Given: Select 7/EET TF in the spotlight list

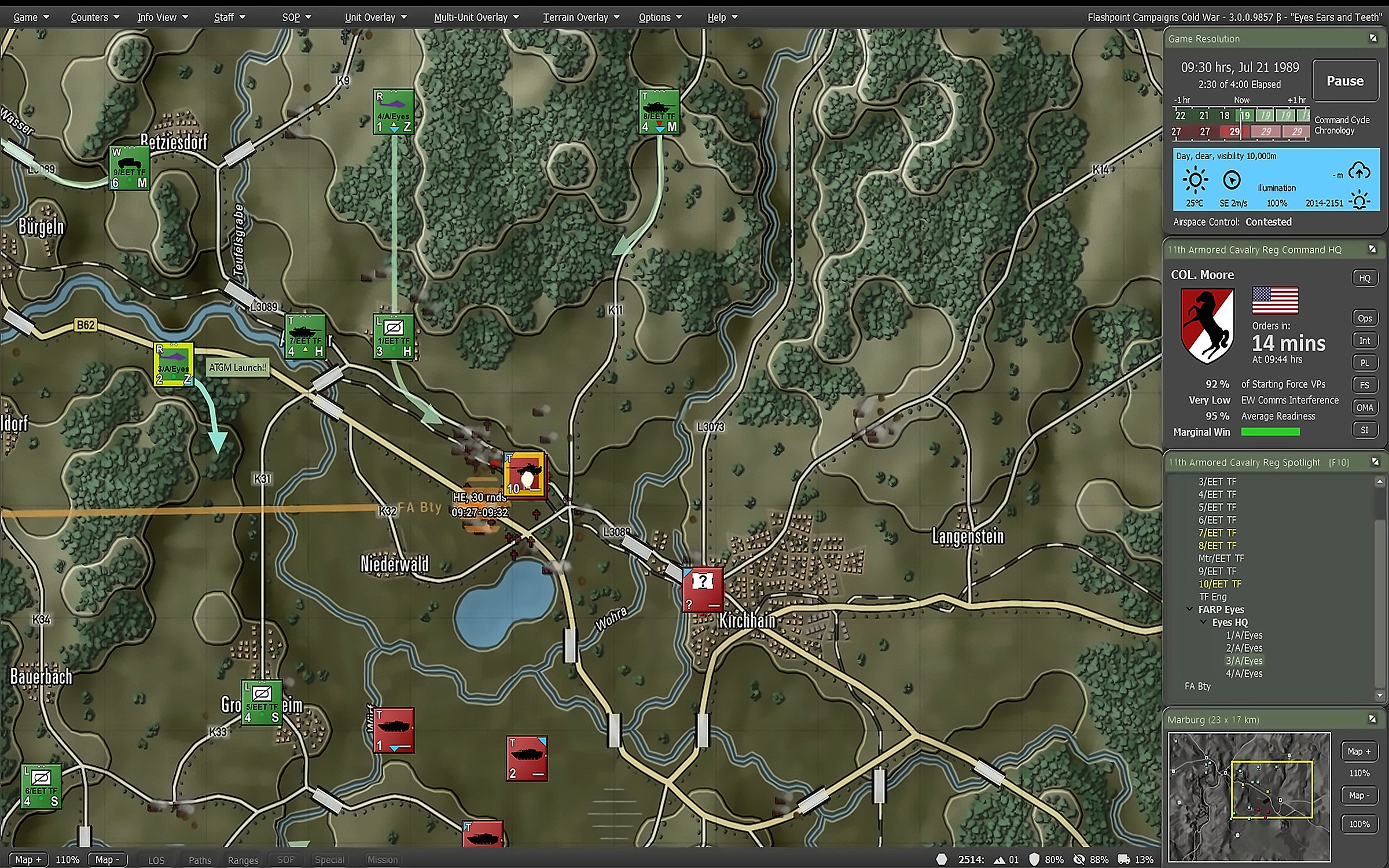Looking at the screenshot, I should point(1217,533).
